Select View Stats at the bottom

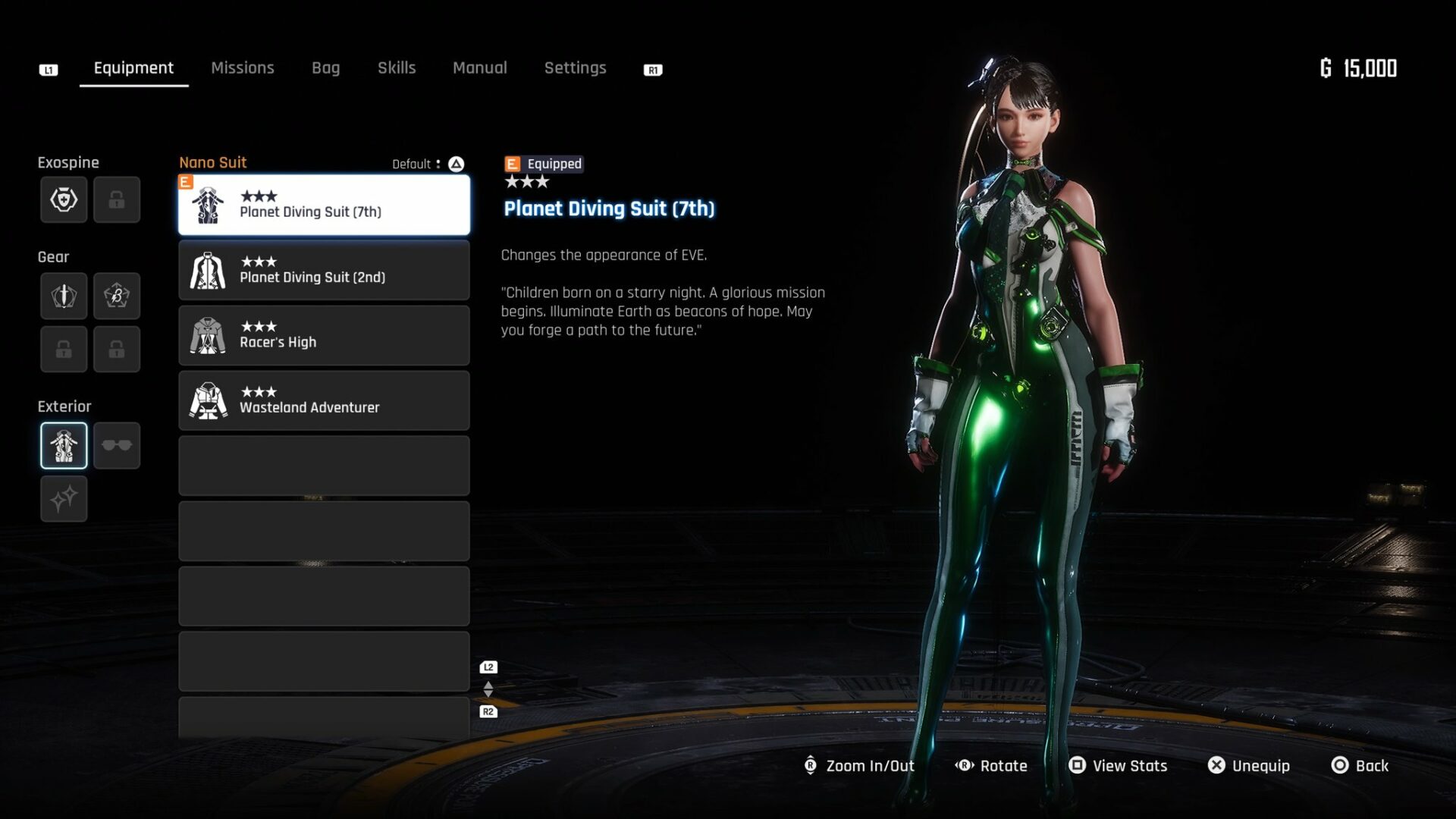pos(1118,766)
